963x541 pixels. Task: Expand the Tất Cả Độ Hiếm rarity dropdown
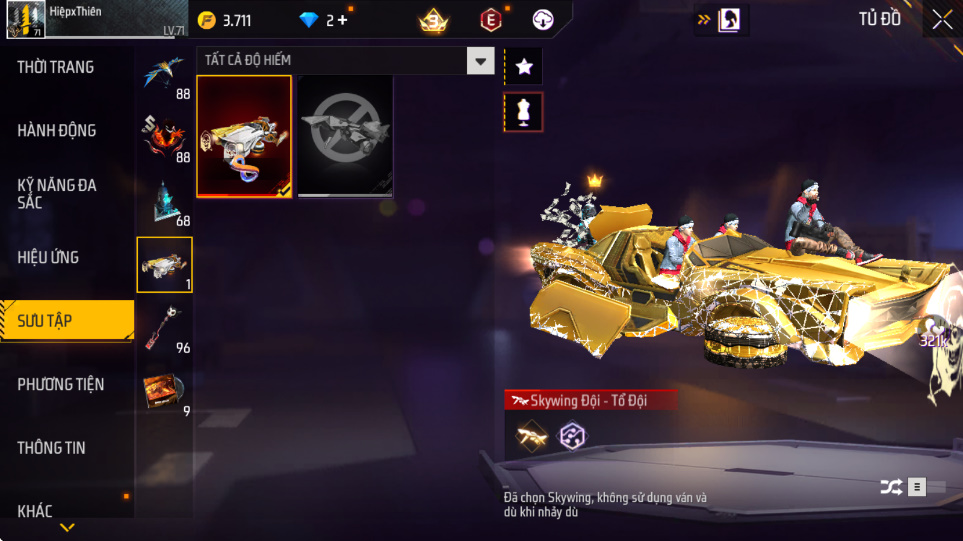[x=481, y=61]
